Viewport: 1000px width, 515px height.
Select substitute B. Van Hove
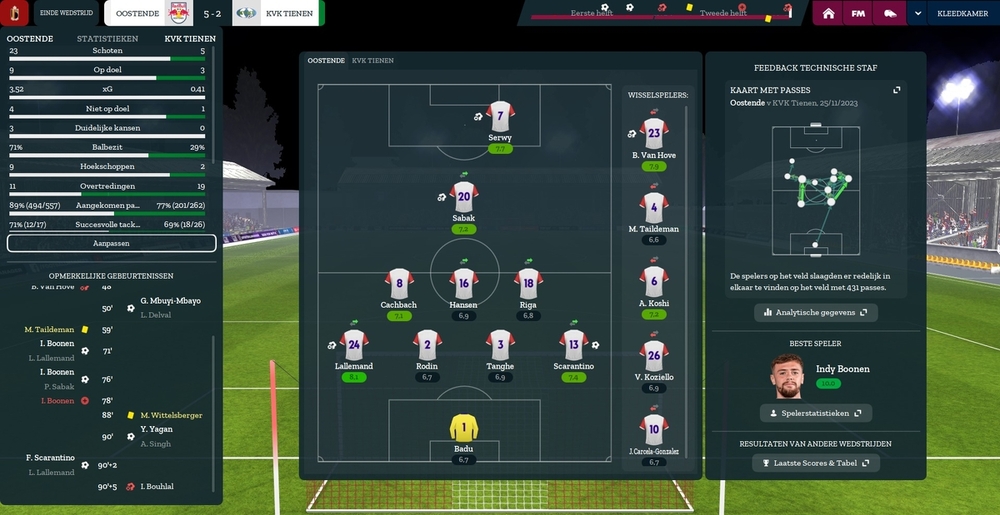click(x=654, y=135)
